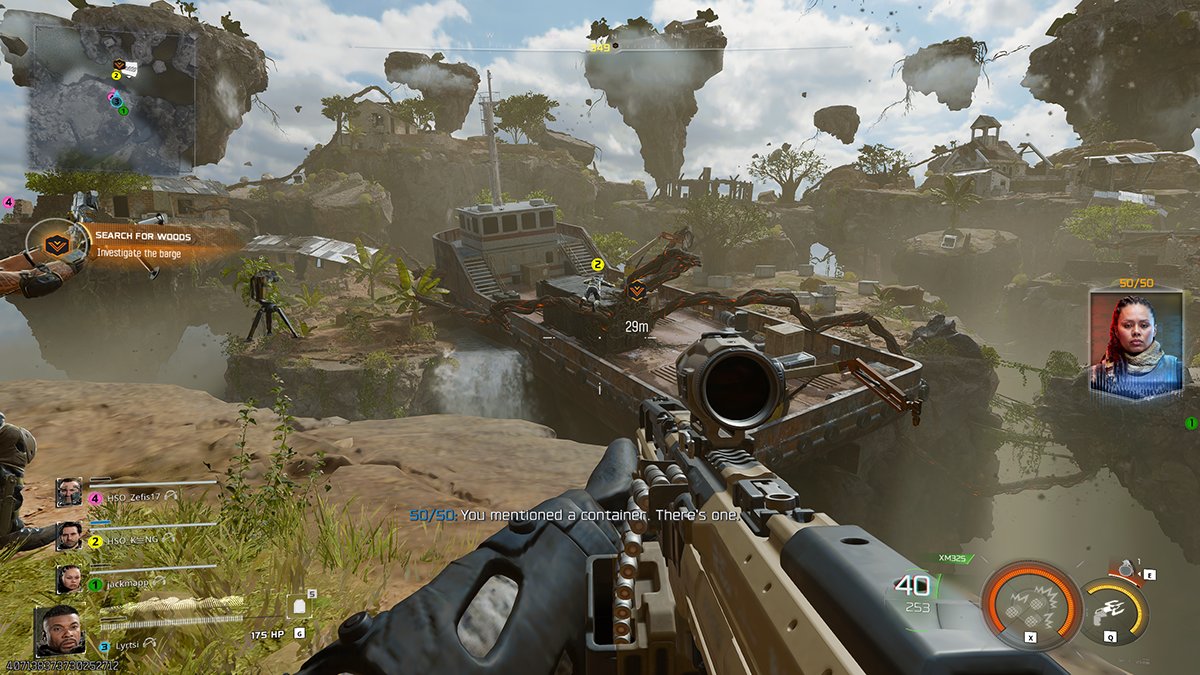Screen dimensions: 1200x675
Task: Click the yellow player 2 world marker
Action: [x=598, y=265]
